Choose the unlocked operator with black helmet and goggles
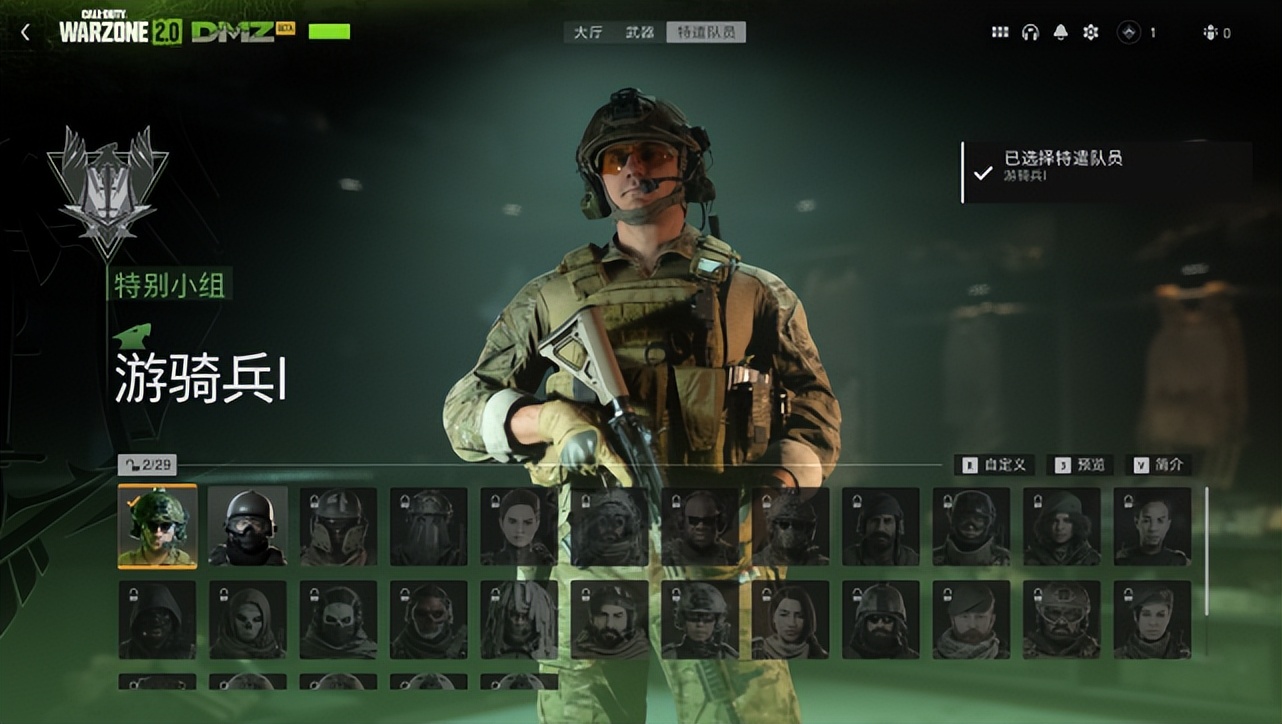This screenshot has width=1282, height=724. (x=247, y=526)
